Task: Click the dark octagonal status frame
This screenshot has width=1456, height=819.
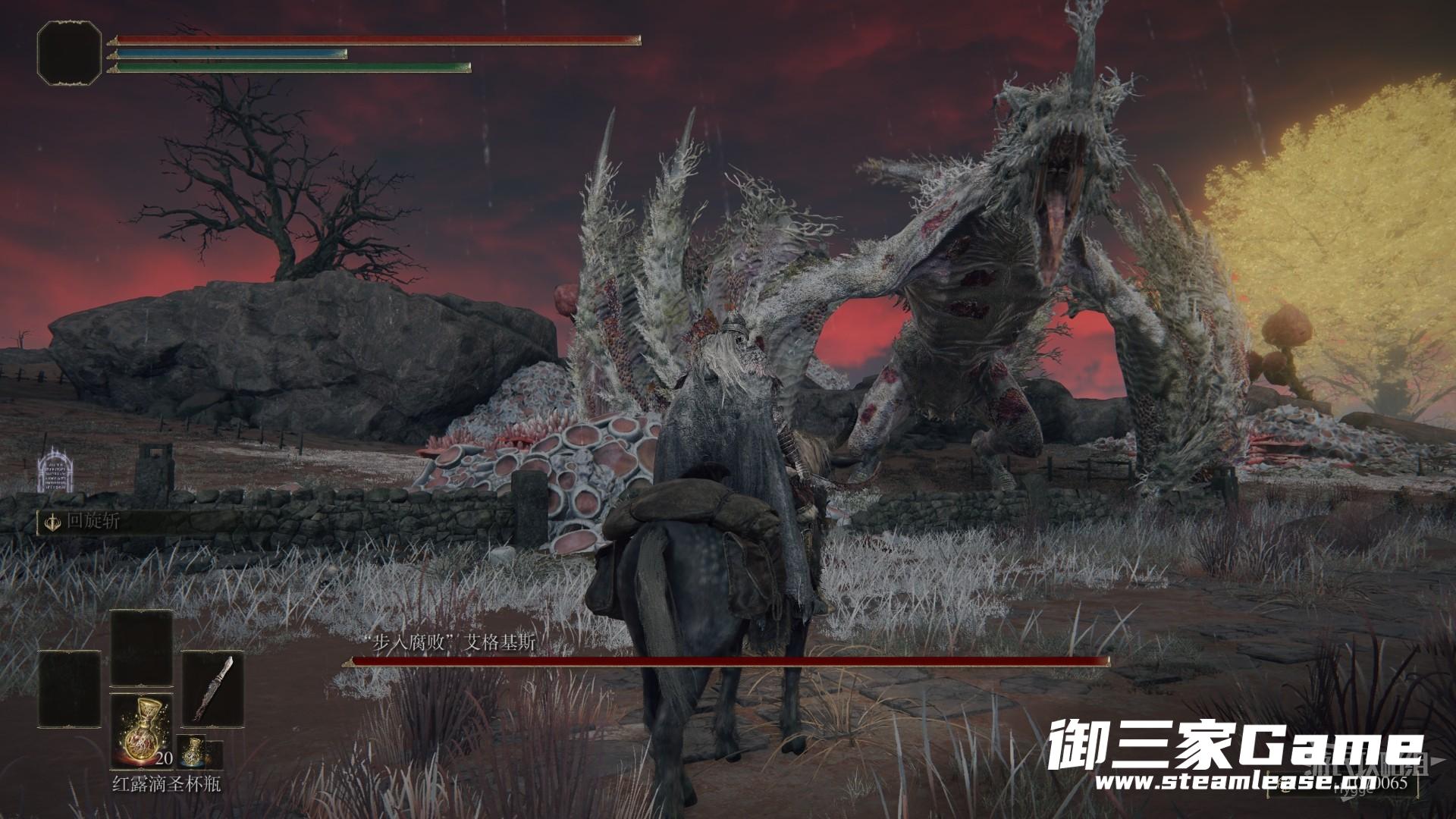Action: click(69, 52)
